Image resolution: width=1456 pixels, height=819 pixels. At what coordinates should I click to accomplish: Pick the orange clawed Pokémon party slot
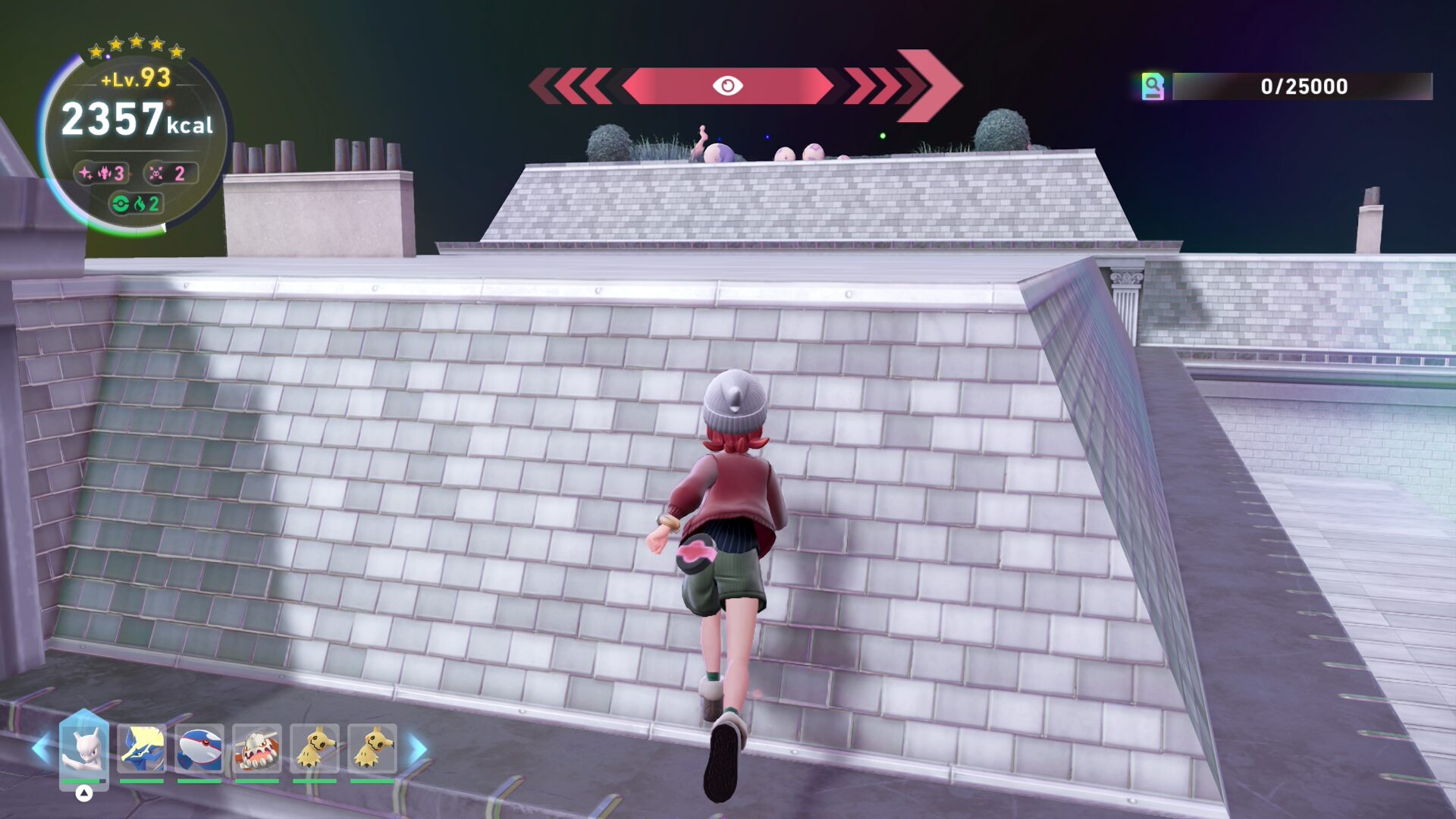(x=256, y=748)
